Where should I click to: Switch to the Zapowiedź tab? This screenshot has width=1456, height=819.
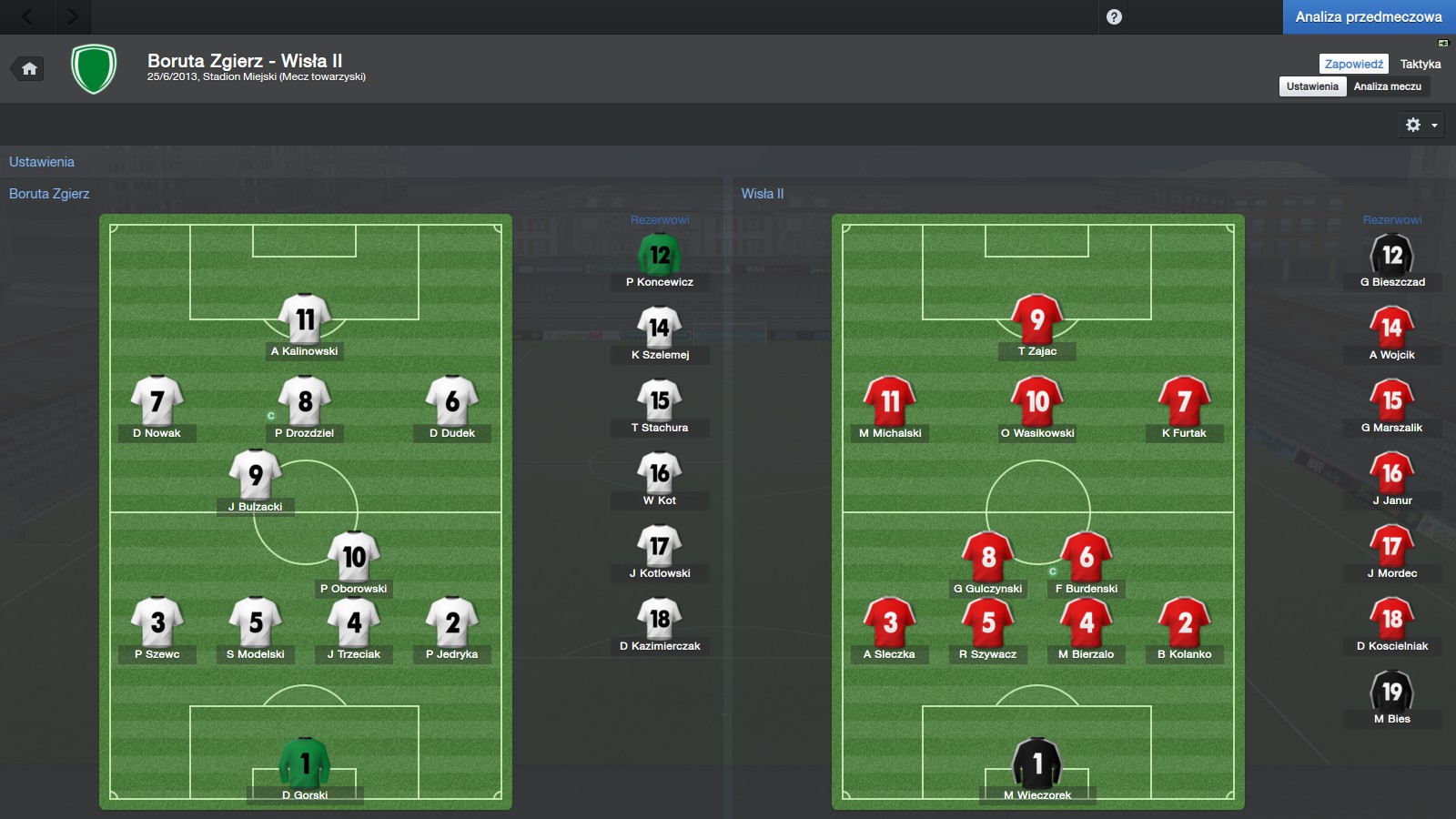click(1353, 64)
